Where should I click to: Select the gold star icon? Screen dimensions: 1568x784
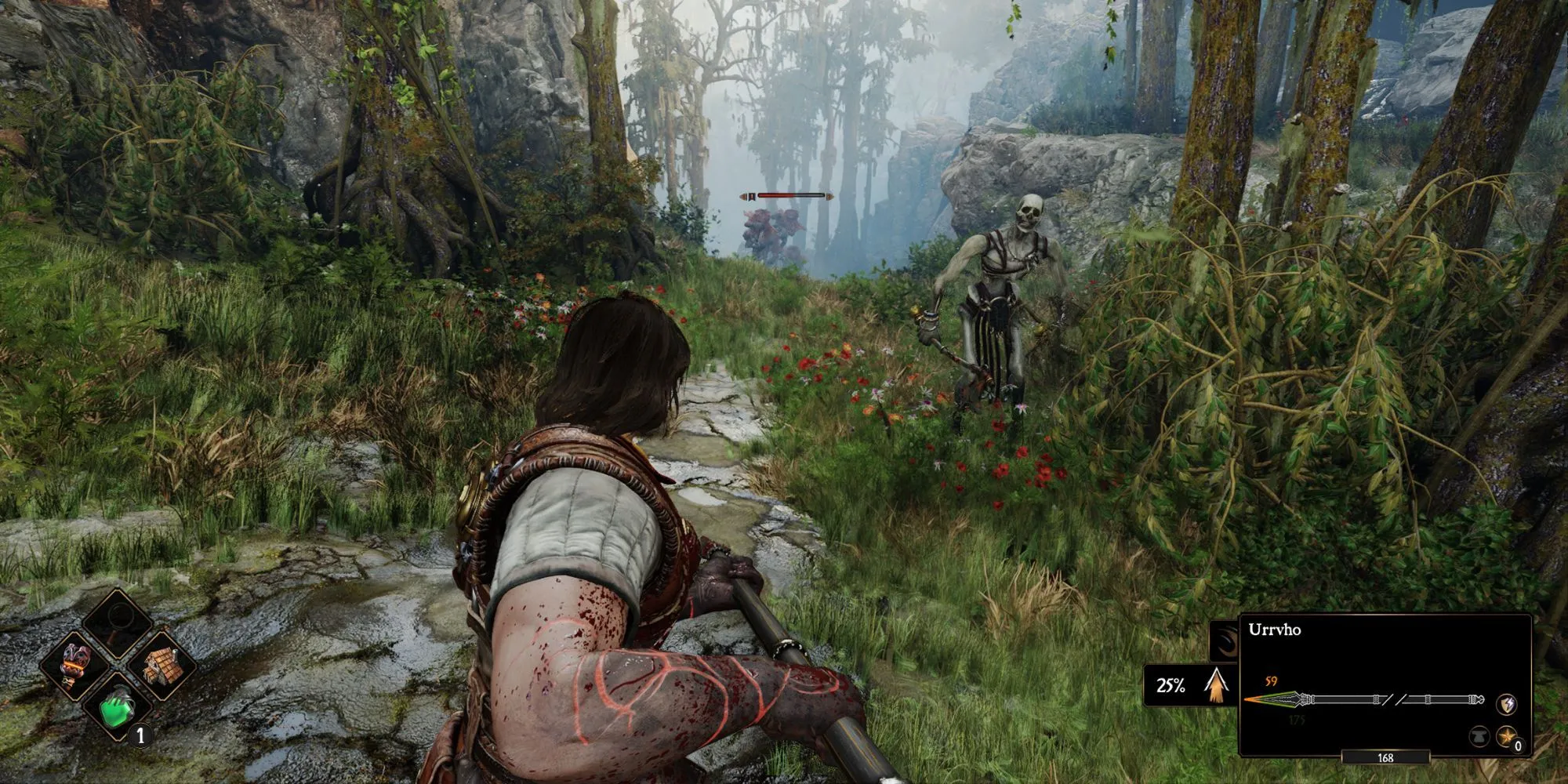click(x=1506, y=736)
